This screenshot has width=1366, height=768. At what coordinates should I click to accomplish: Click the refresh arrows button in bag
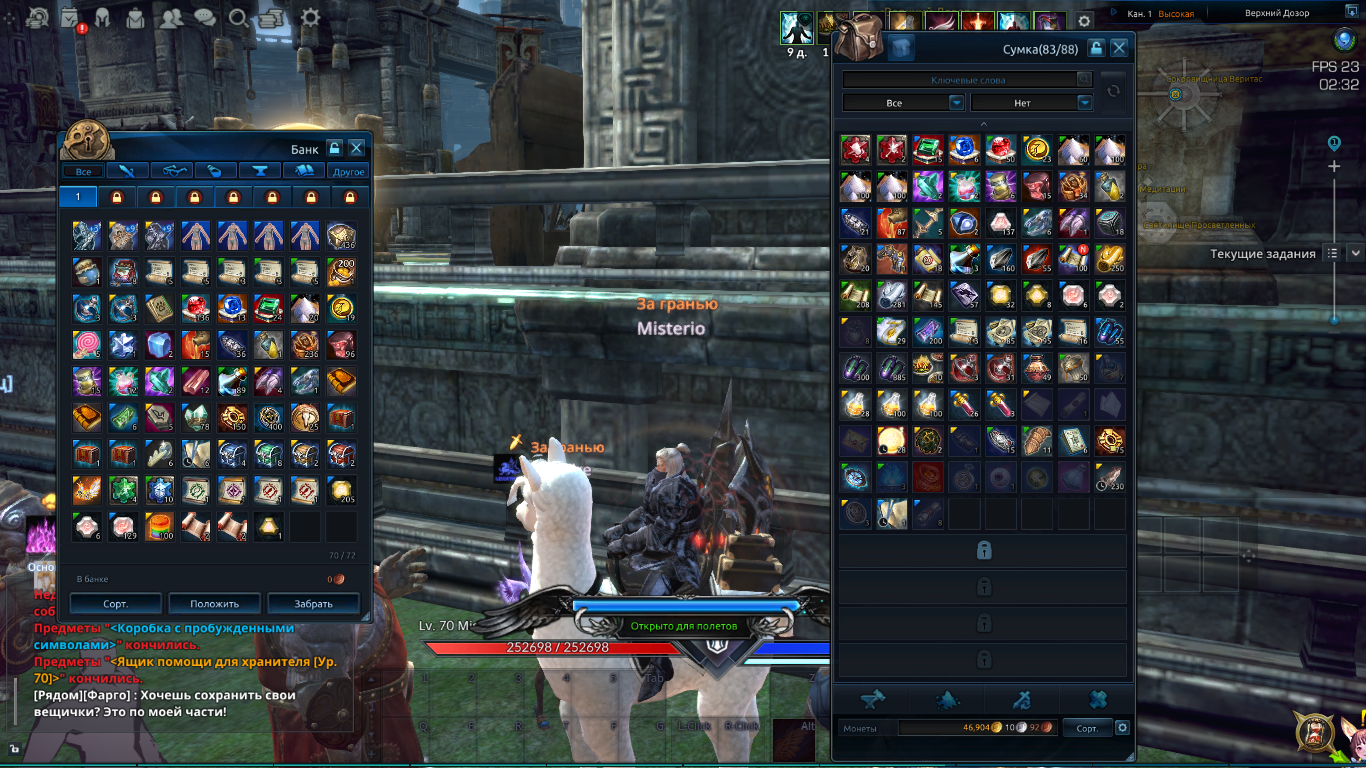click(x=1113, y=91)
